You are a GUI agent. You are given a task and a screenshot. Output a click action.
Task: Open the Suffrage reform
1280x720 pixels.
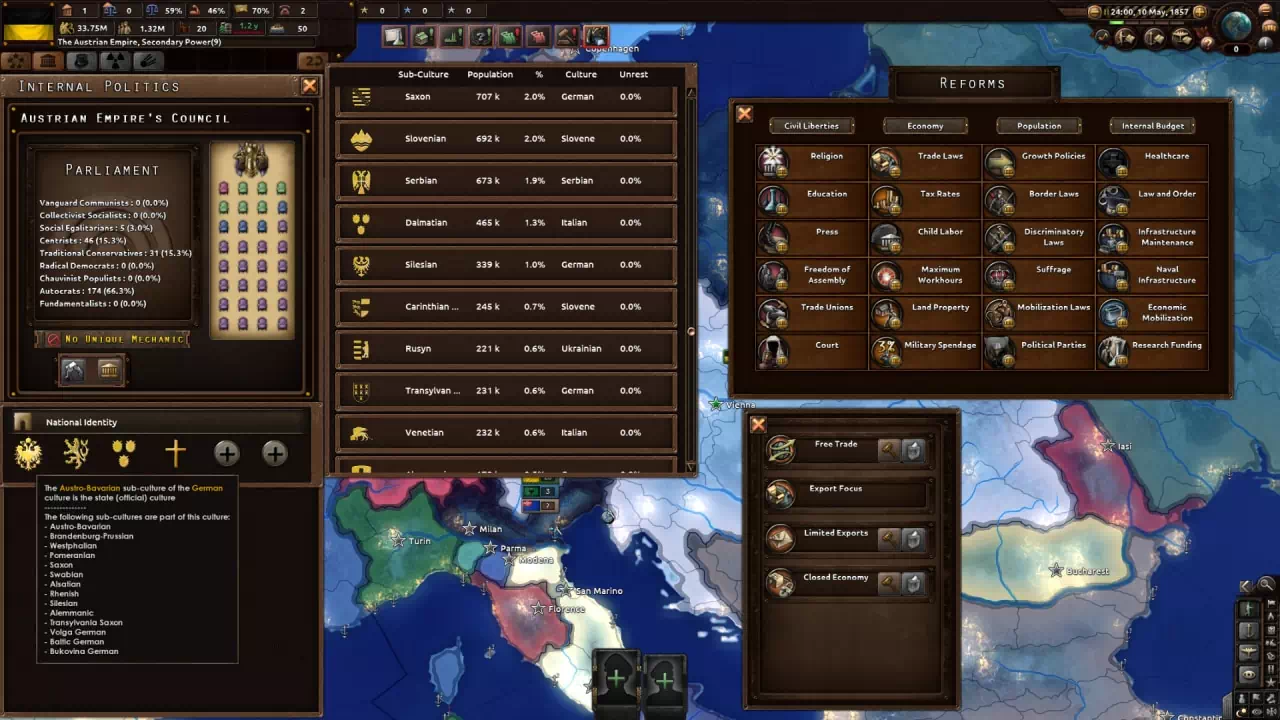(1039, 275)
